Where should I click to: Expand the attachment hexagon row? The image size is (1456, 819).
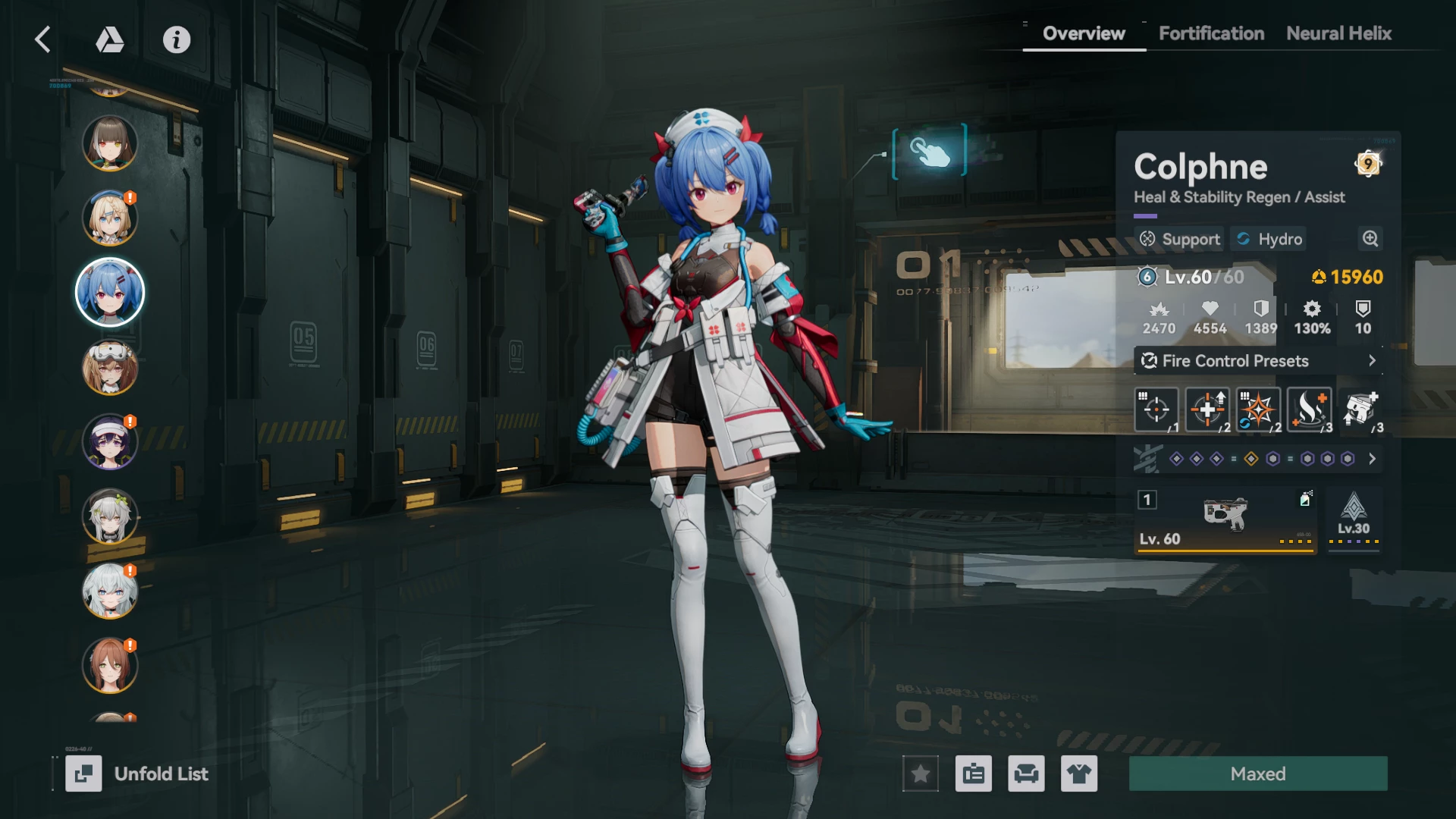point(1372,459)
